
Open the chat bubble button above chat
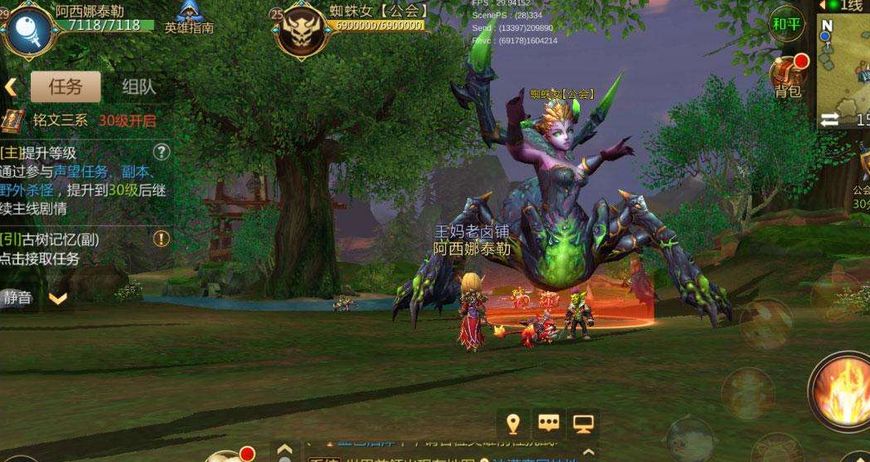pos(548,423)
